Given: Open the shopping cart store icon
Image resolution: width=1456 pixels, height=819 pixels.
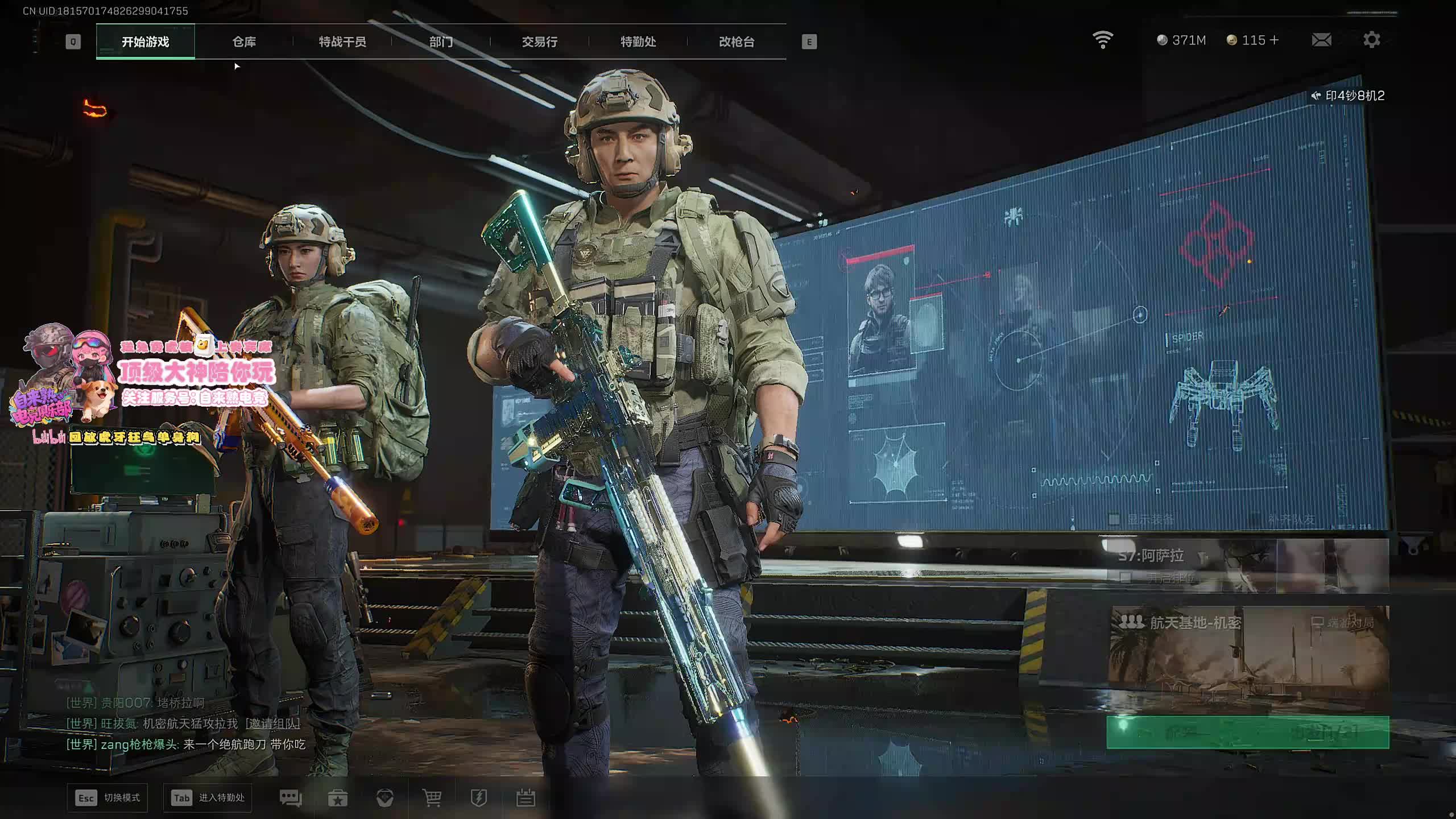Looking at the screenshot, I should (432, 798).
